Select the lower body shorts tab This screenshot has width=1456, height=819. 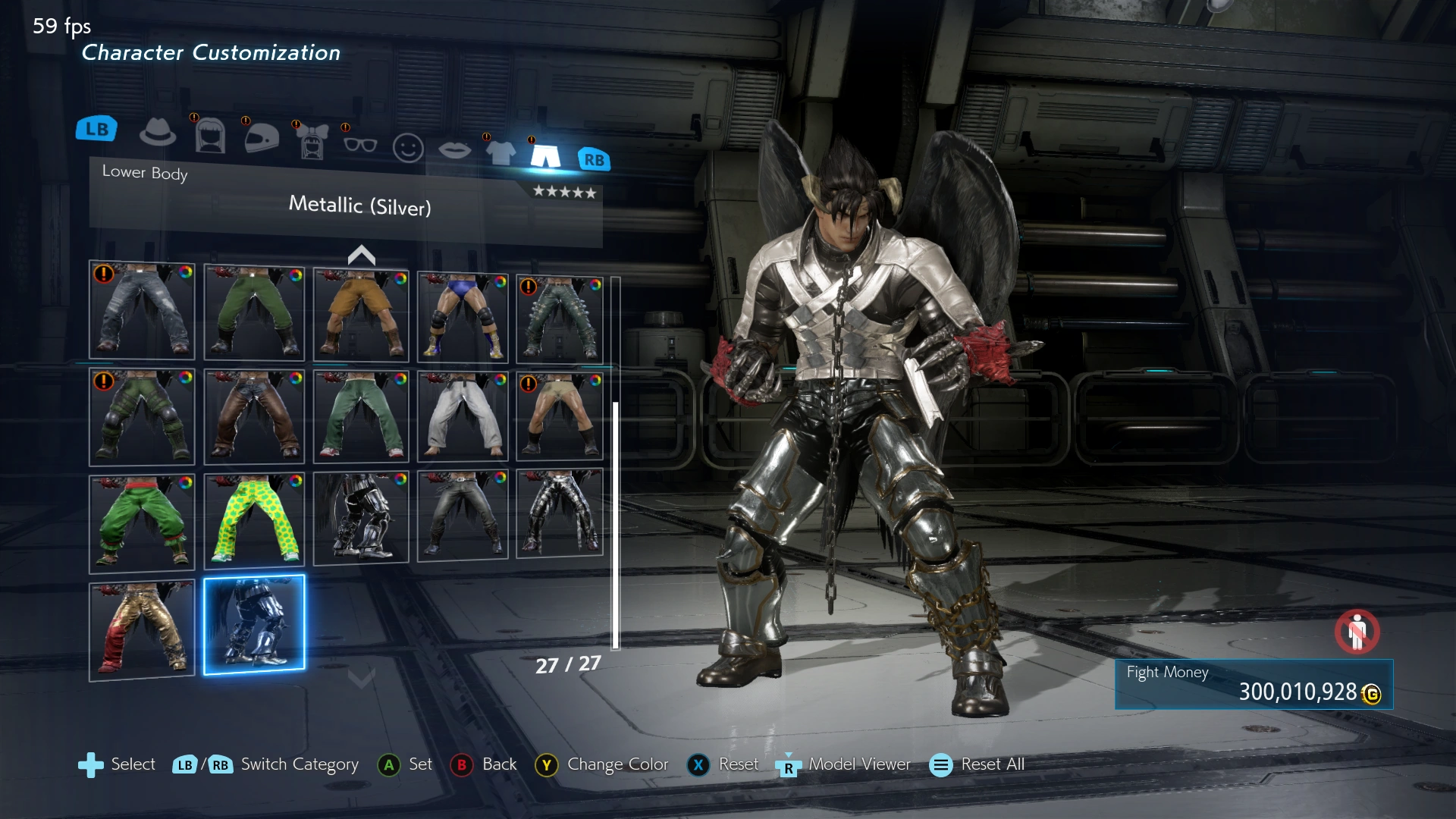pos(545,155)
